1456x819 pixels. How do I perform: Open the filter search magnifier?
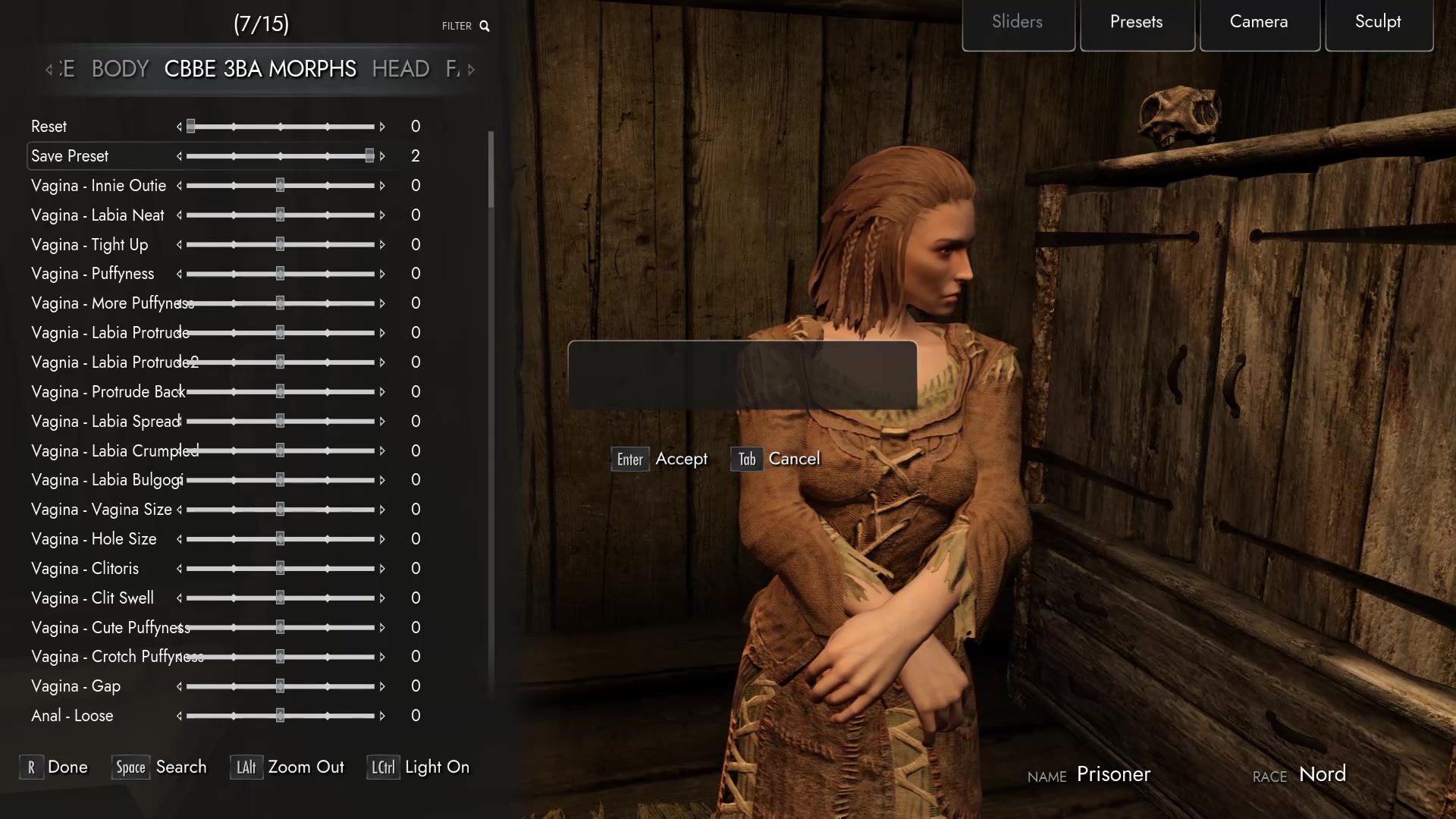pyautogui.click(x=486, y=26)
